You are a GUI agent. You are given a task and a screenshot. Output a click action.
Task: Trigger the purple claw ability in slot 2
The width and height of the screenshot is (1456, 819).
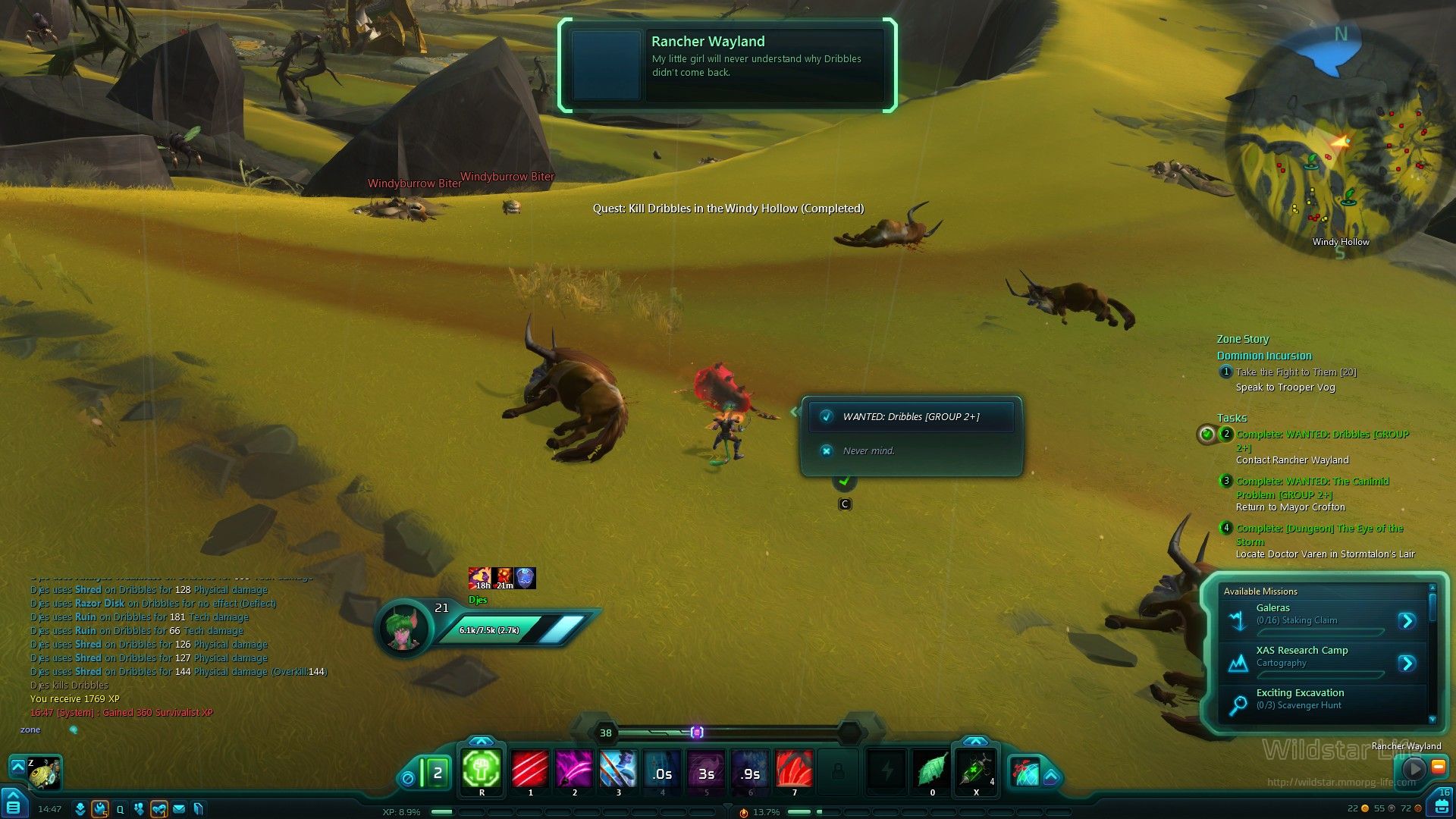[x=574, y=770]
